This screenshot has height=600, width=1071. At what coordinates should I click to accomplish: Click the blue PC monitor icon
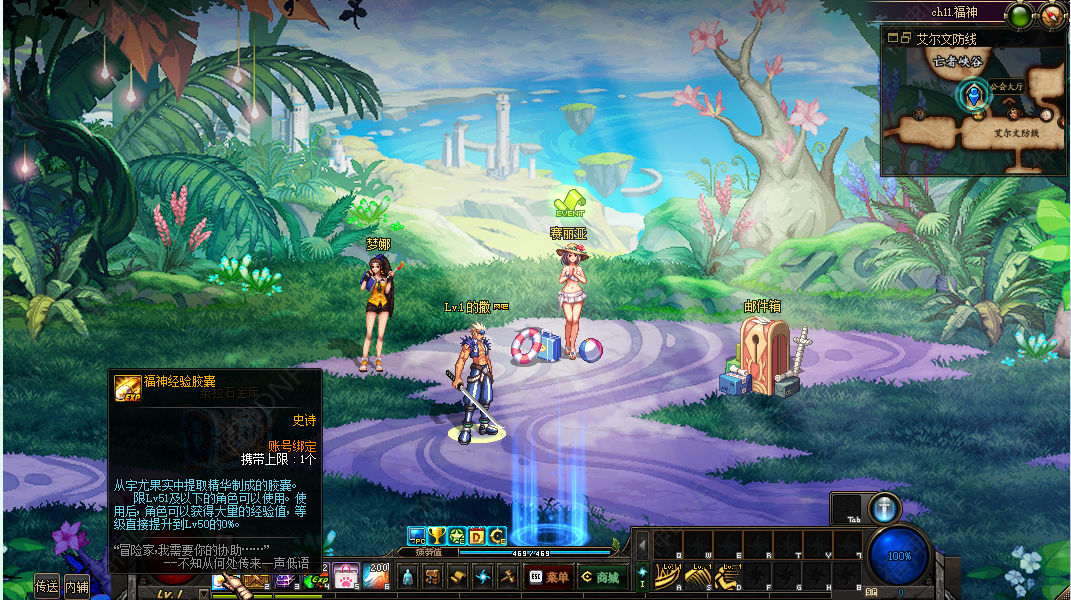click(417, 536)
